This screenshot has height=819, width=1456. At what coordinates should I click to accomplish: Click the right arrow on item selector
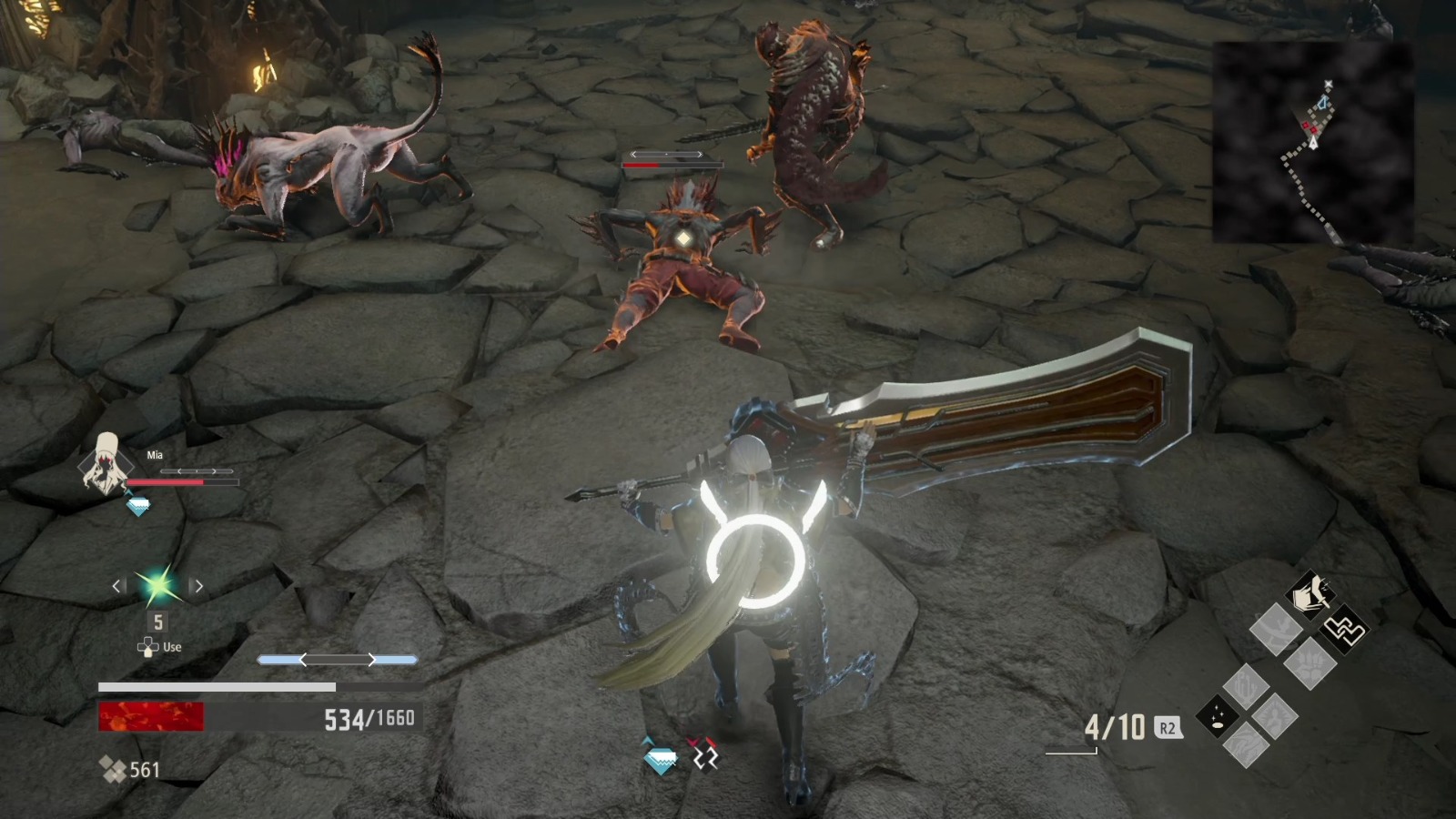(197, 585)
